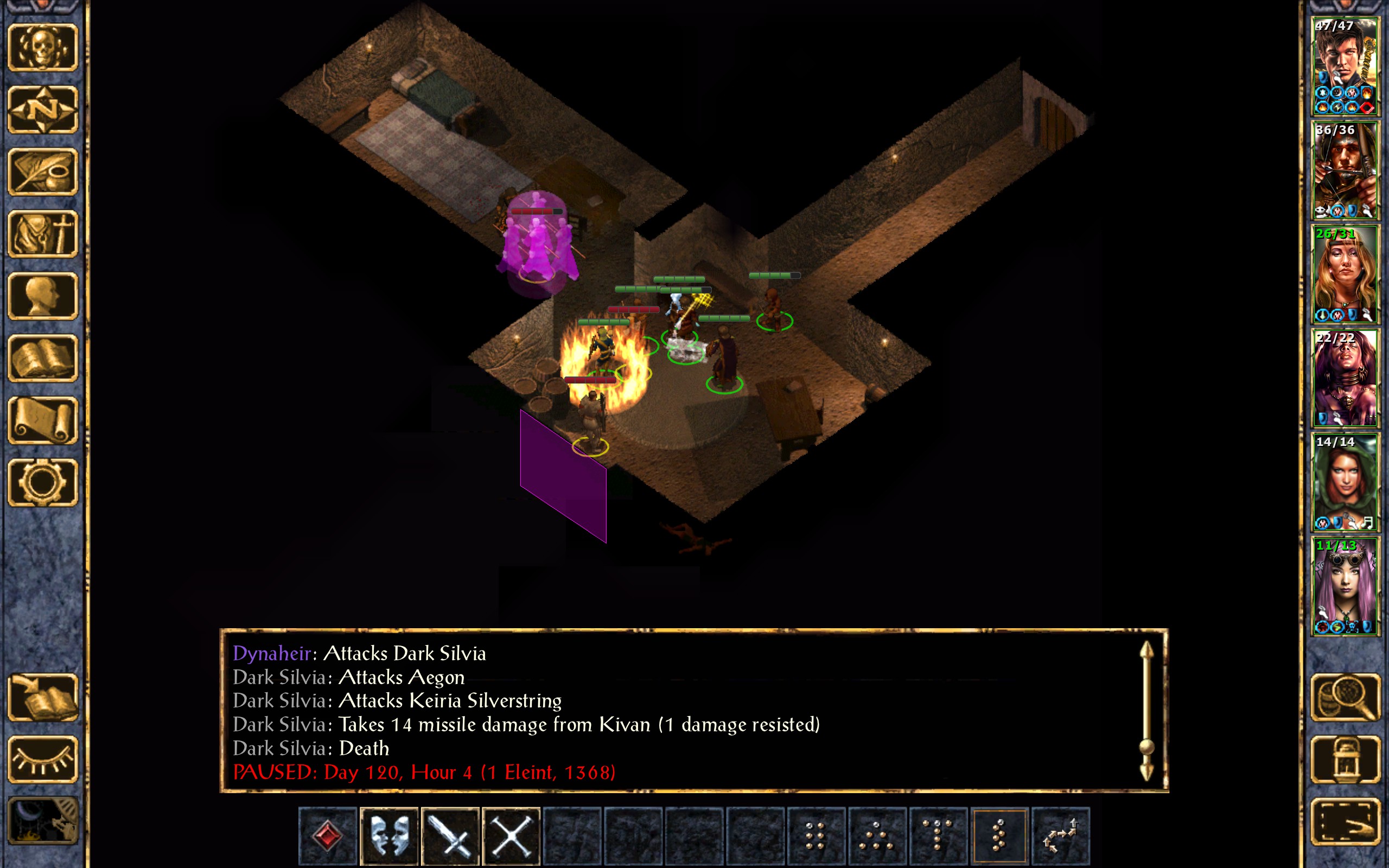Click the crossed-lines stop action button

tap(512, 835)
